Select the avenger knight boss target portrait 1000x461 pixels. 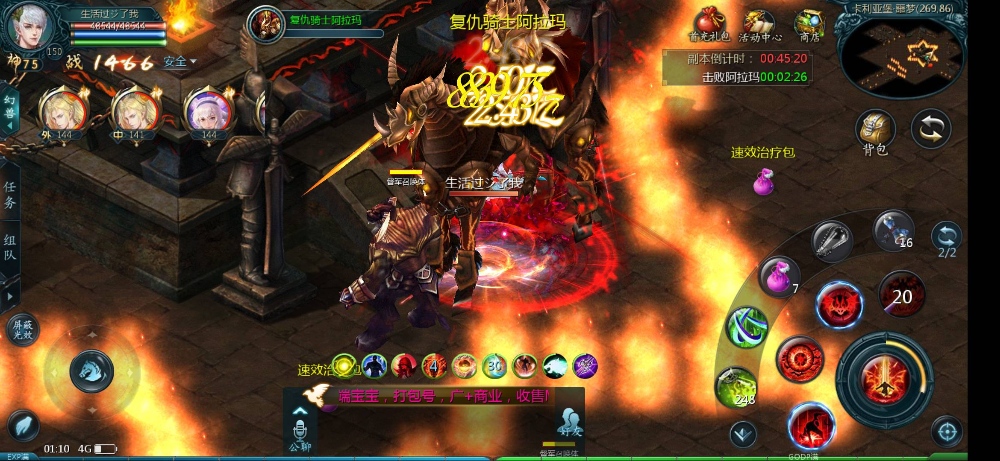(266, 22)
